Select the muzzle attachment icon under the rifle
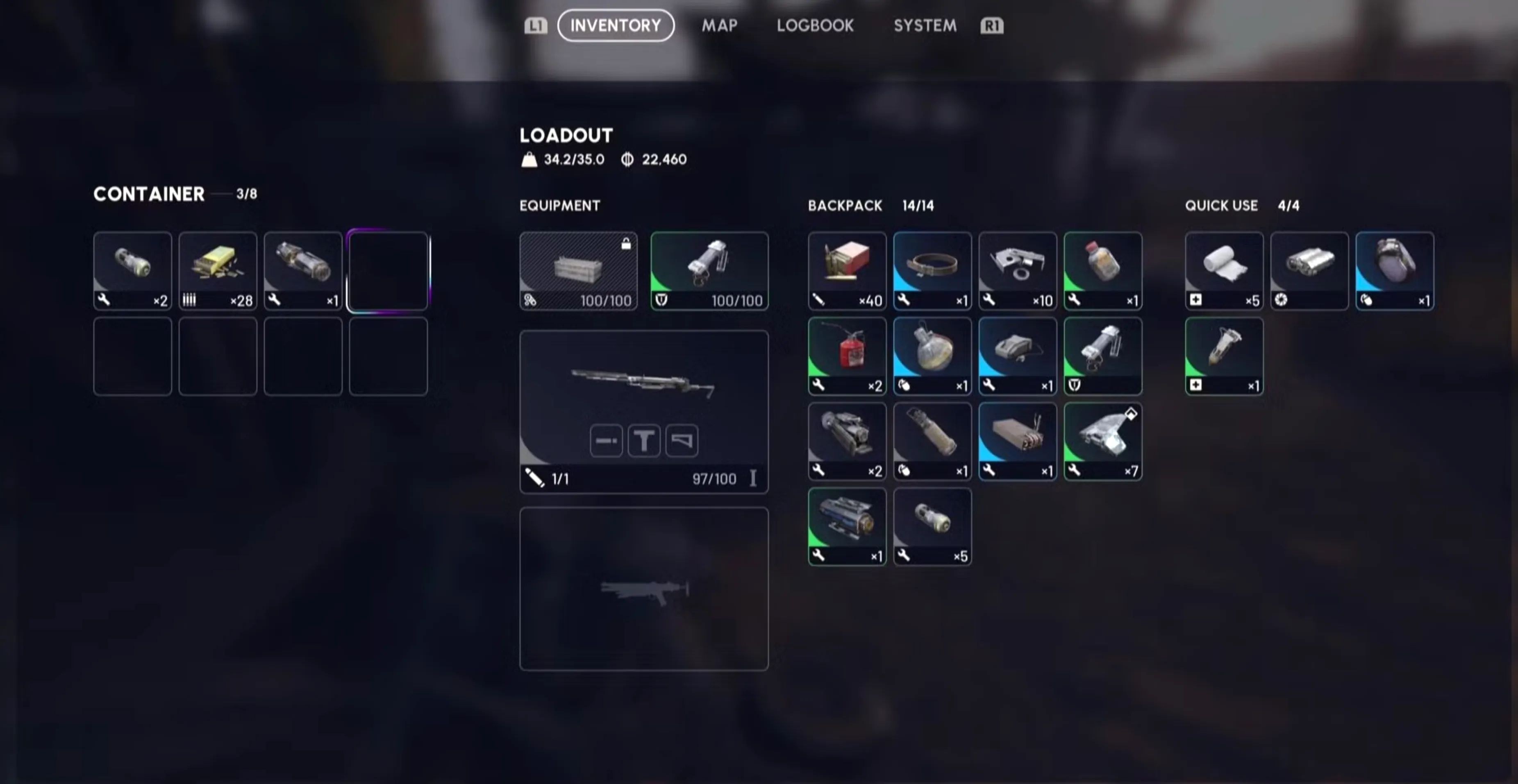The height and width of the screenshot is (784, 1518). click(606, 440)
